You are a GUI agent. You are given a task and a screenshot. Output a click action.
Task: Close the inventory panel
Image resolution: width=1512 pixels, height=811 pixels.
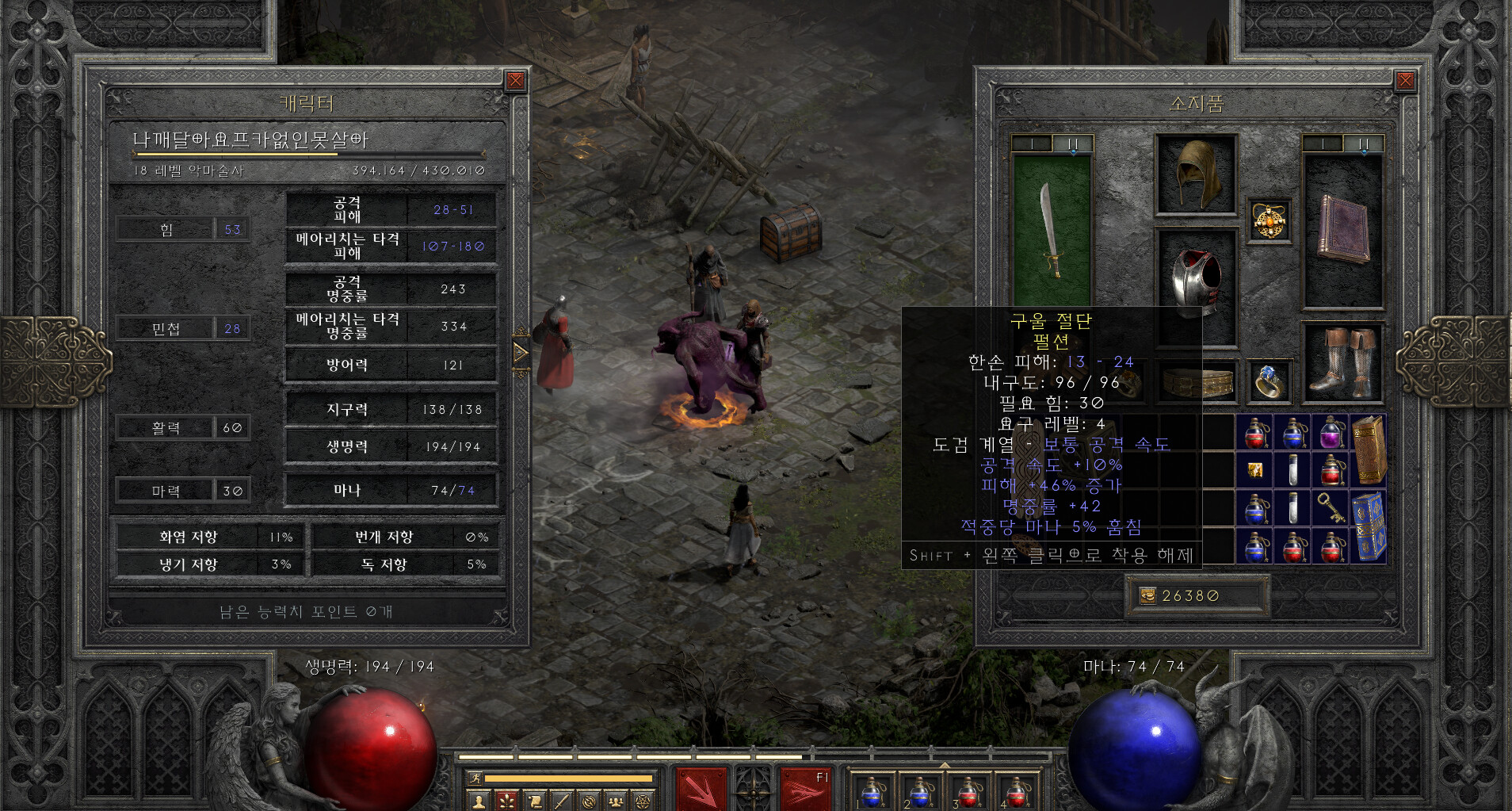[1405, 80]
